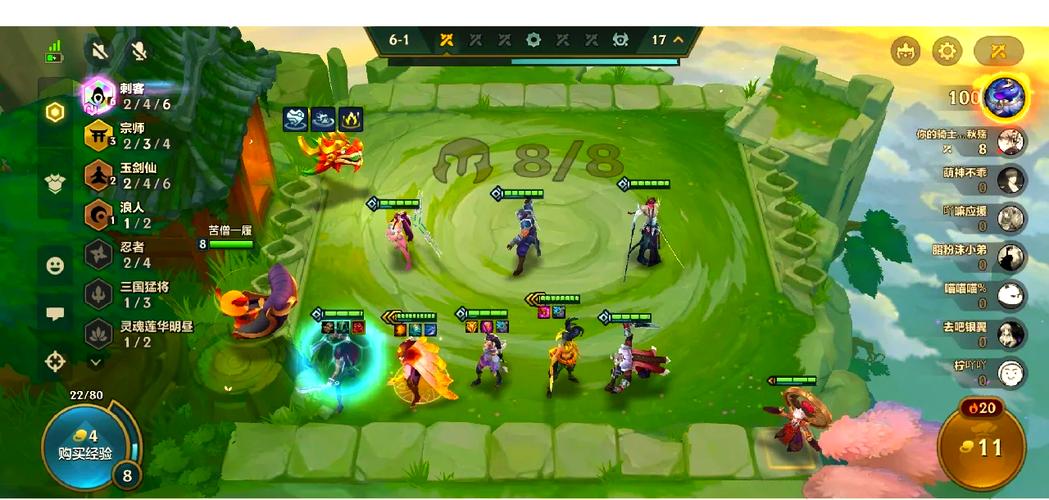Tap the crossed swords button at top right

(998, 51)
